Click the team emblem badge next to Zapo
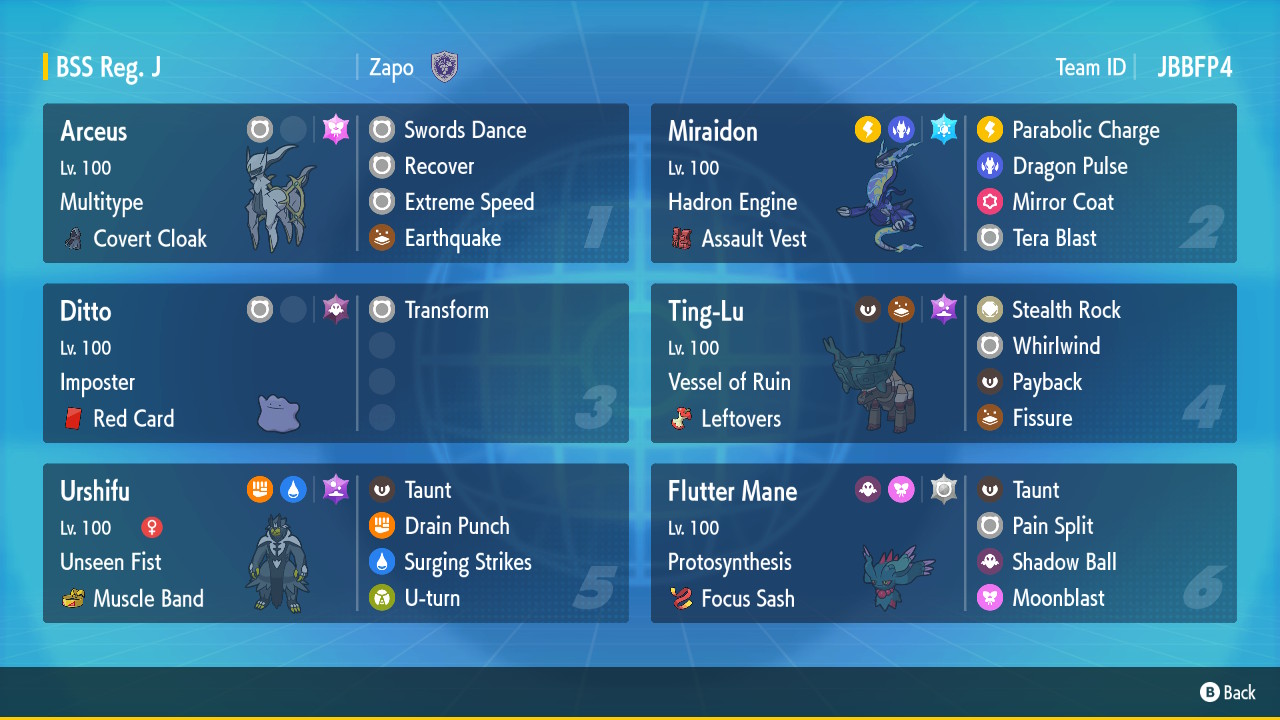The width and height of the screenshot is (1280, 720). [444, 67]
